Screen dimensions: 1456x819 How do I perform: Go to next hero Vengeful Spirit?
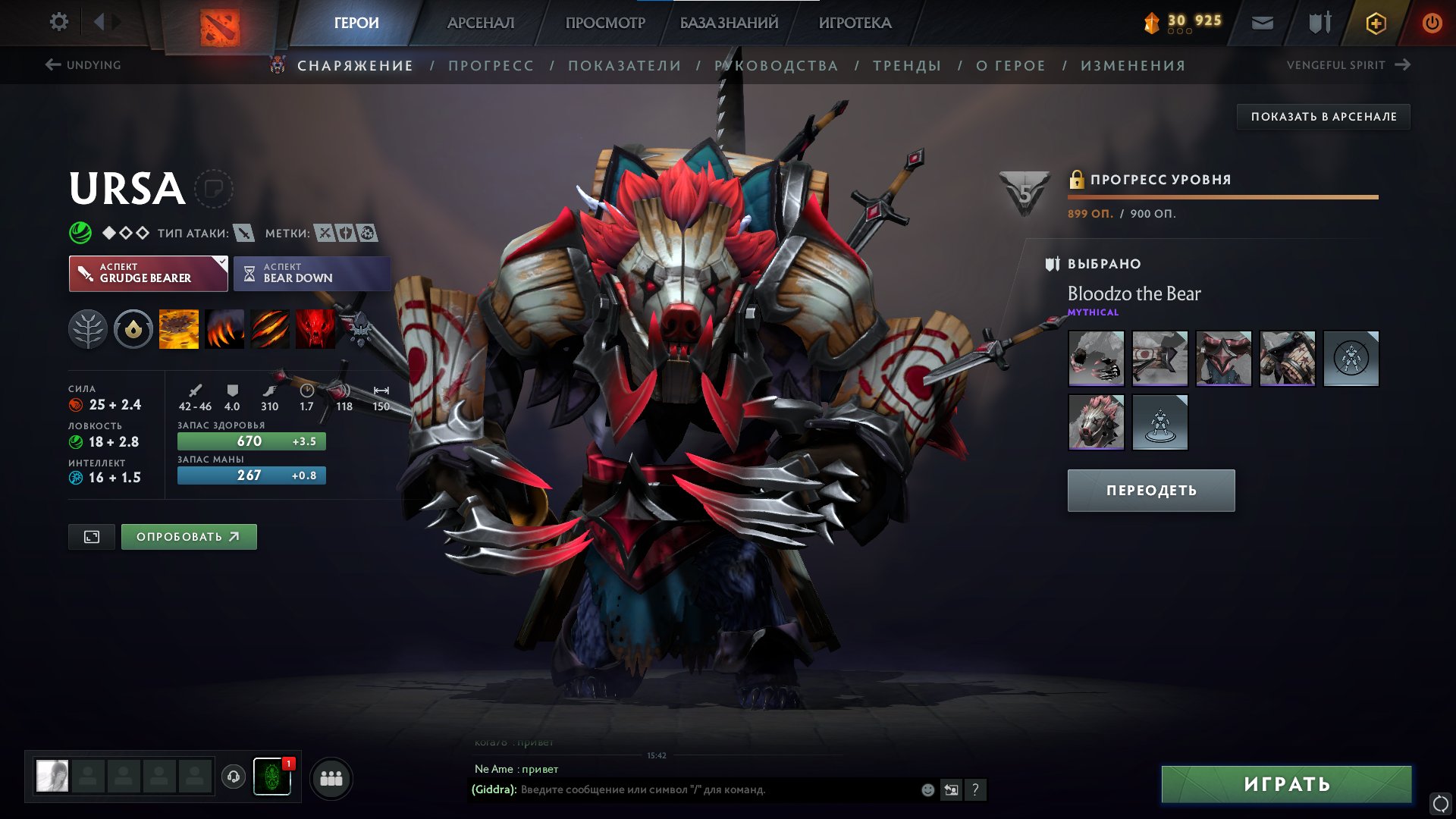(1348, 65)
